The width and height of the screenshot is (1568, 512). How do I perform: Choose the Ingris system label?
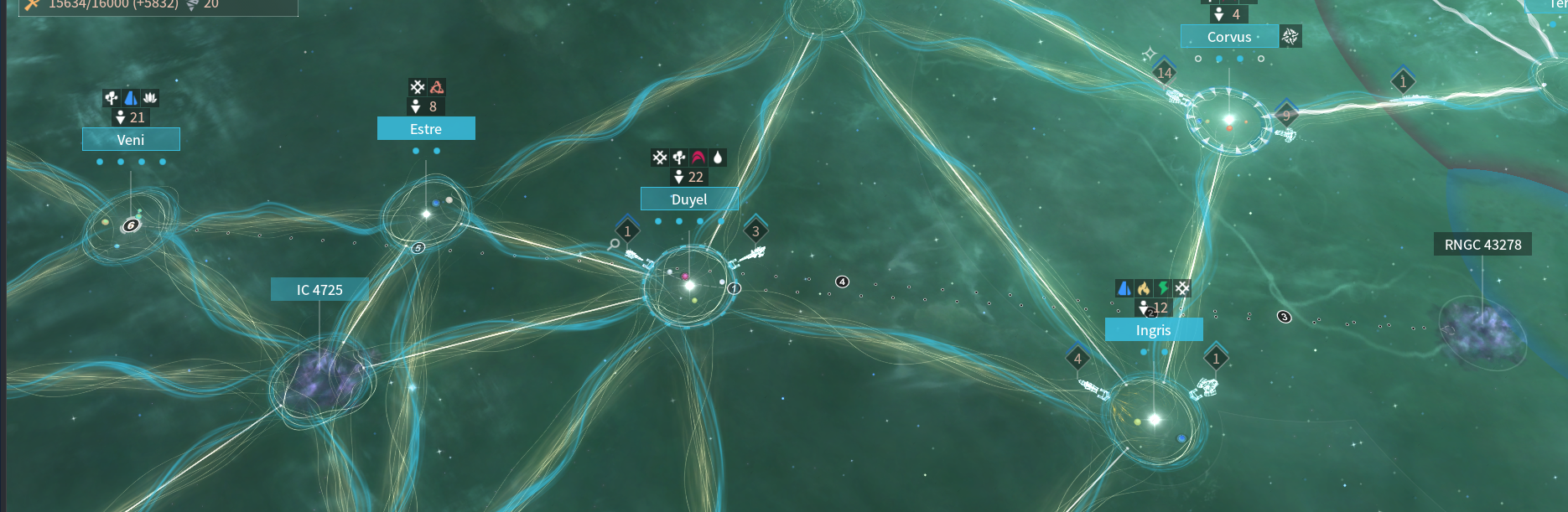point(1153,330)
